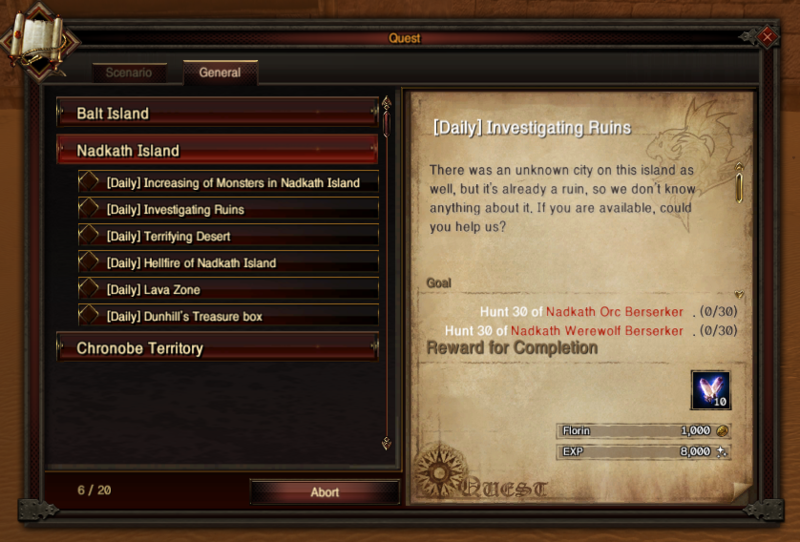
Task: Show the Hellfire of Nadkath Island quest
Action: [x=232, y=263]
